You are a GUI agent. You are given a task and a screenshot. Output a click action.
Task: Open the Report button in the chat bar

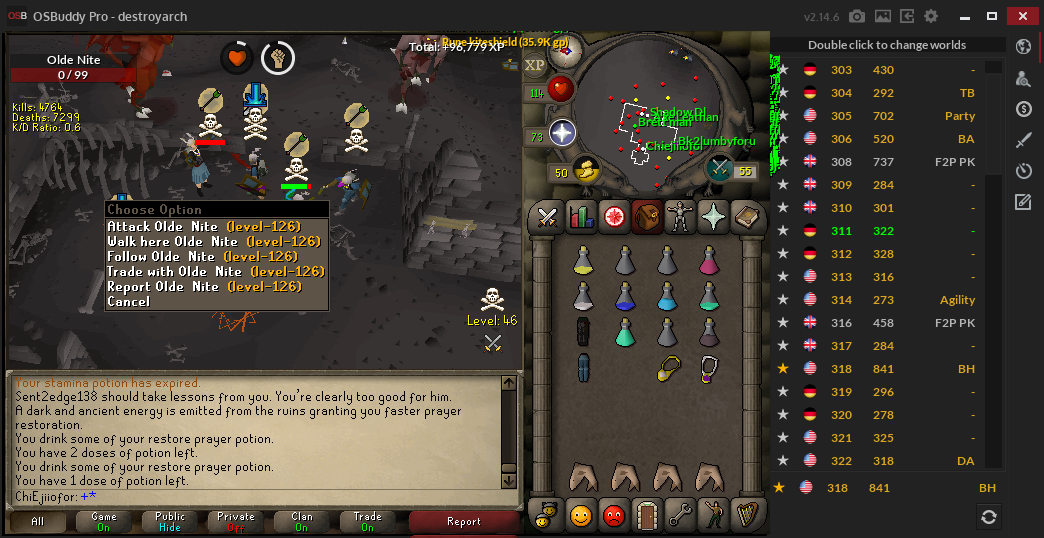point(463,521)
